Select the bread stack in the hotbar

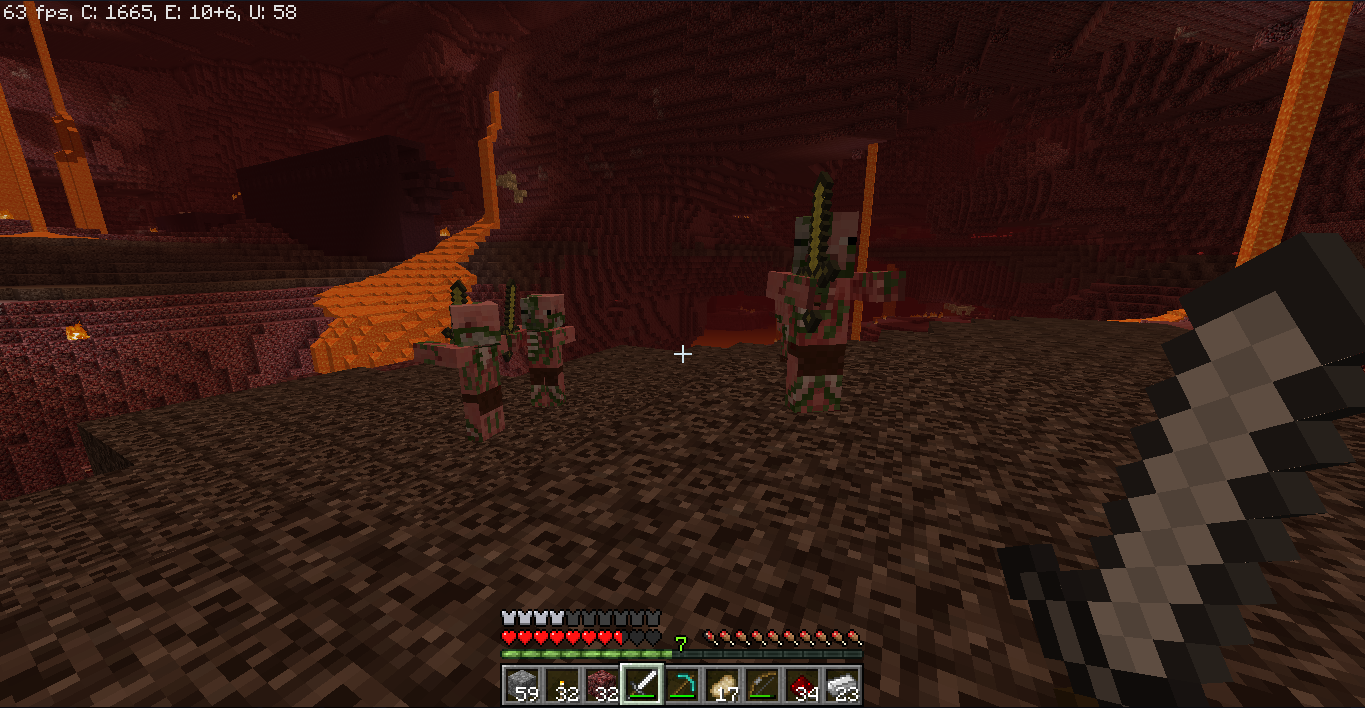(722, 686)
